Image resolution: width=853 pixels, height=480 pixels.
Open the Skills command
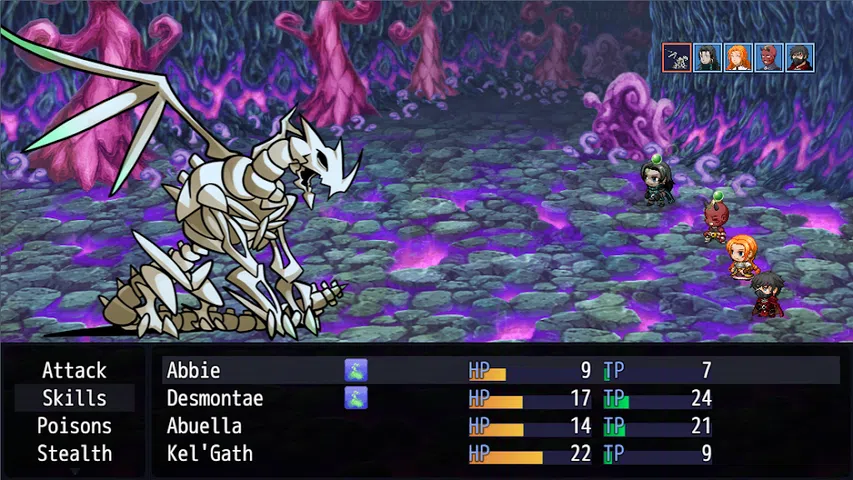74,398
